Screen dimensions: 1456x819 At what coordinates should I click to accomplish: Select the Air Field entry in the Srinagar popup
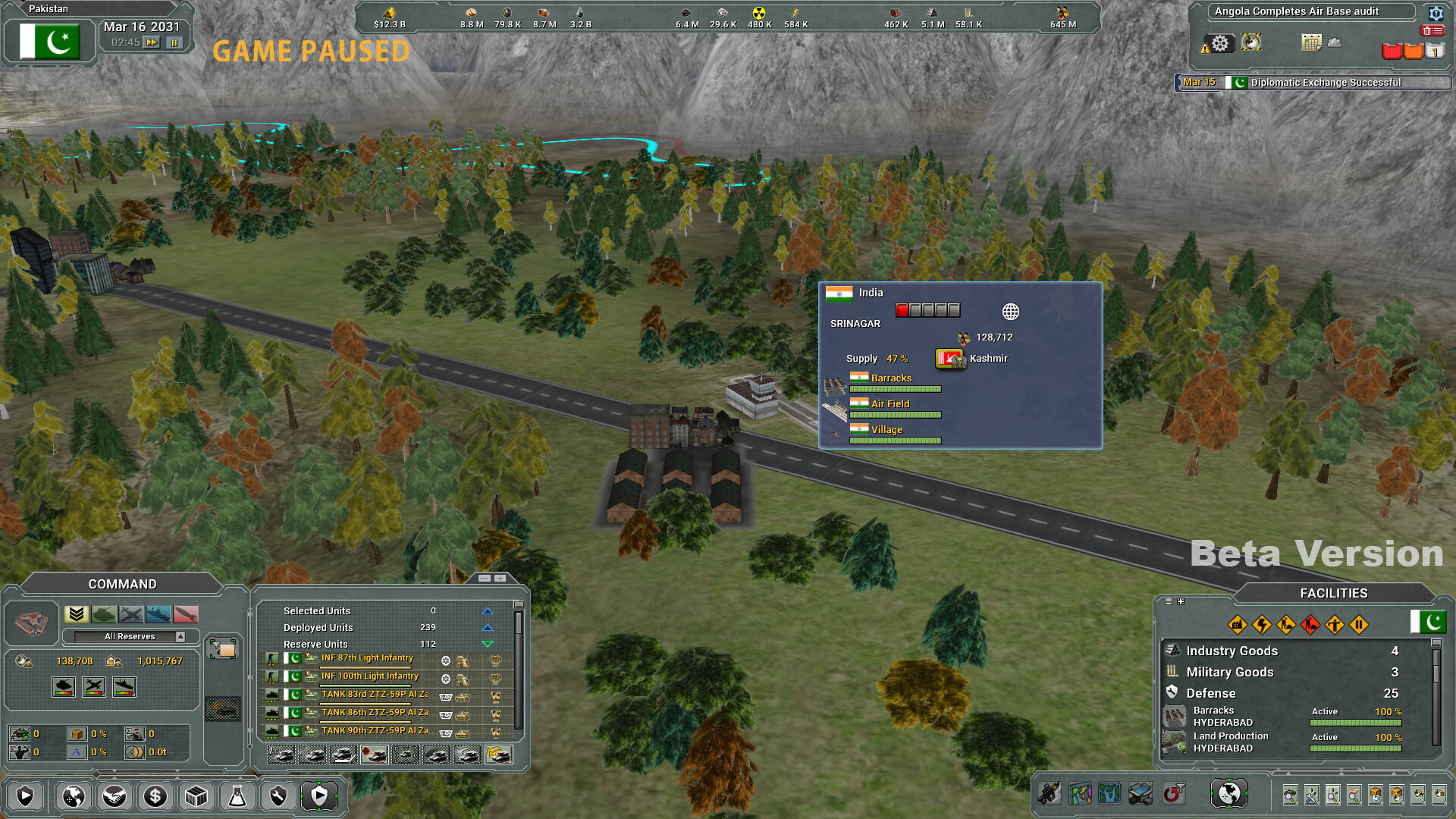pyautogui.click(x=890, y=403)
